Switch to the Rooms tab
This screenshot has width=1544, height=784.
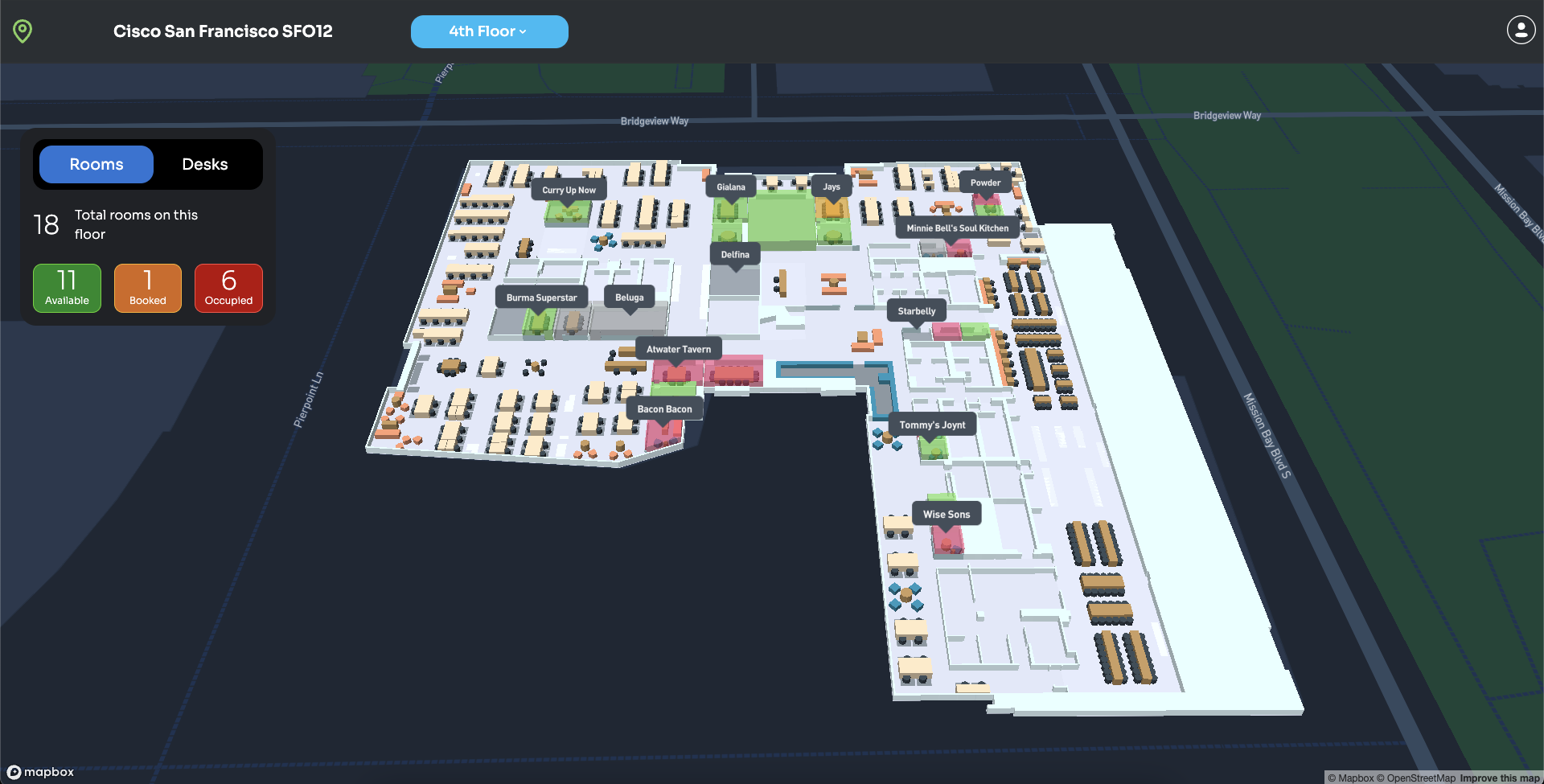(95, 164)
